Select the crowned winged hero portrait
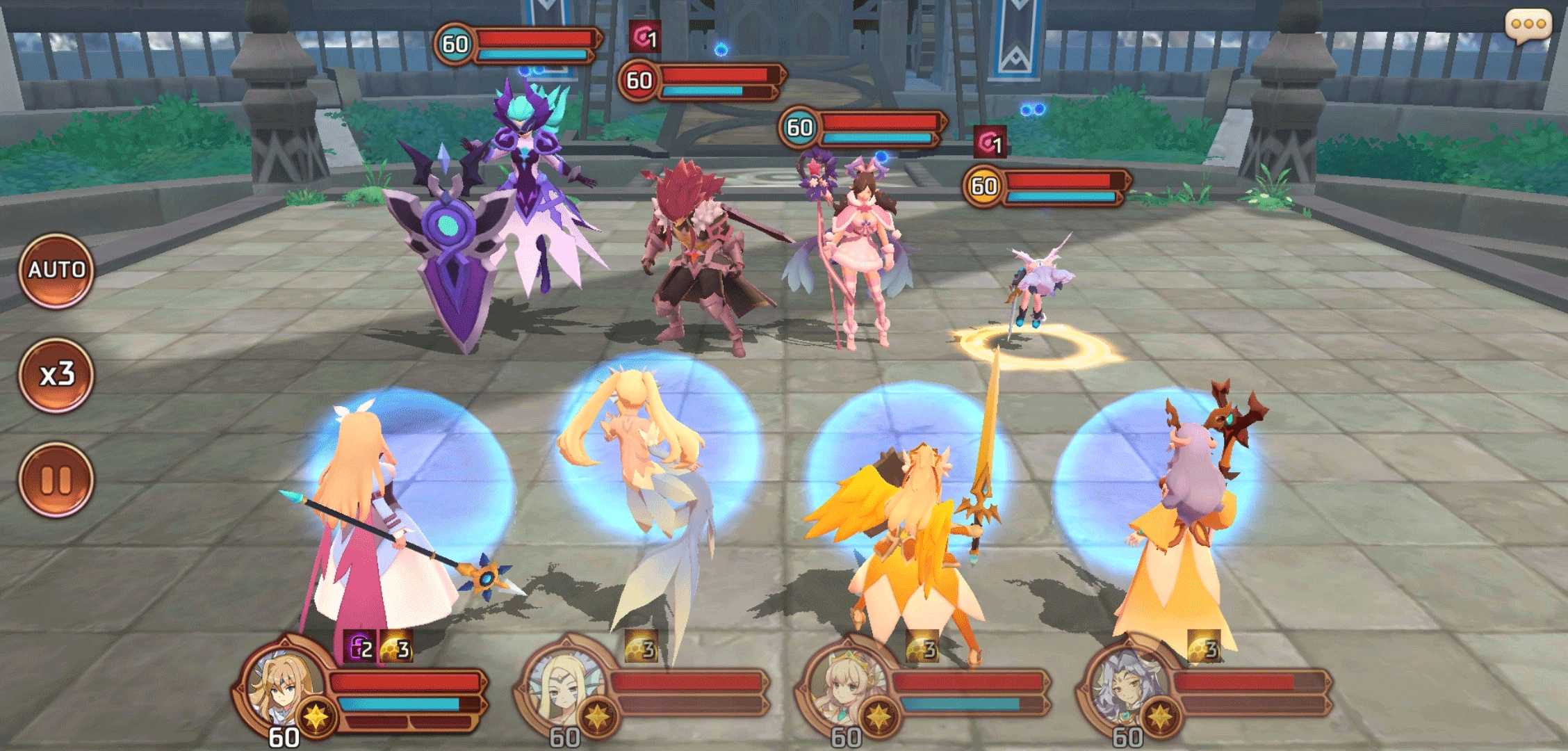Viewport: 1568px width, 751px height. tap(844, 685)
